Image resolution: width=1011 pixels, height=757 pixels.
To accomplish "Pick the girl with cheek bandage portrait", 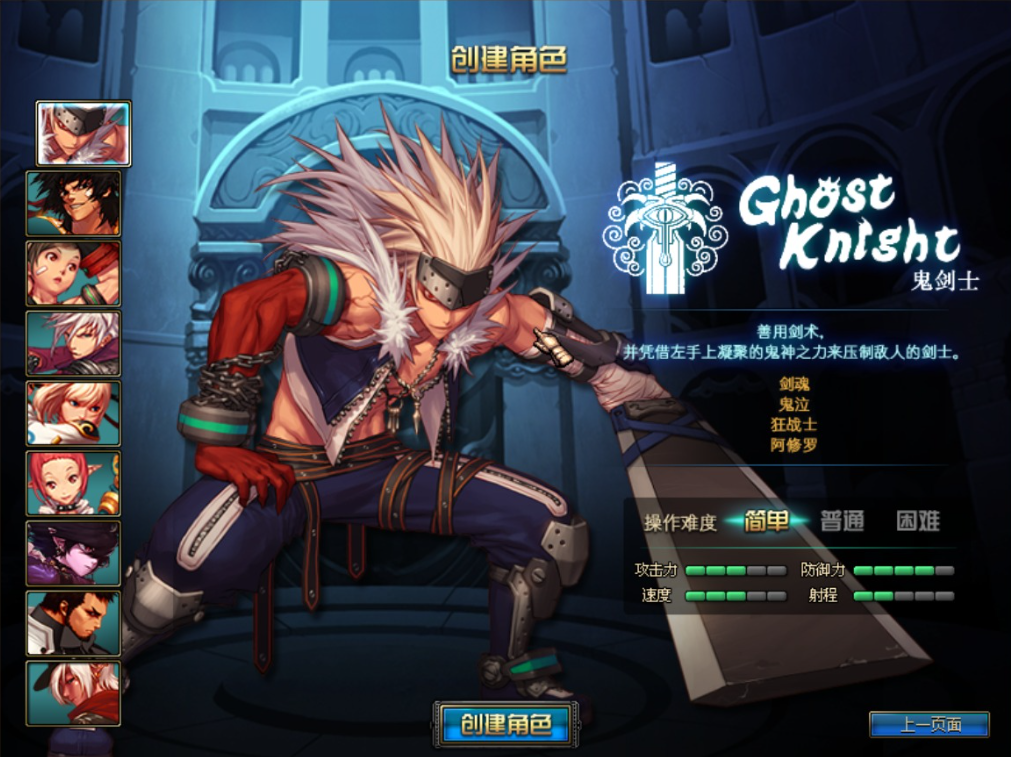I will tap(74, 273).
